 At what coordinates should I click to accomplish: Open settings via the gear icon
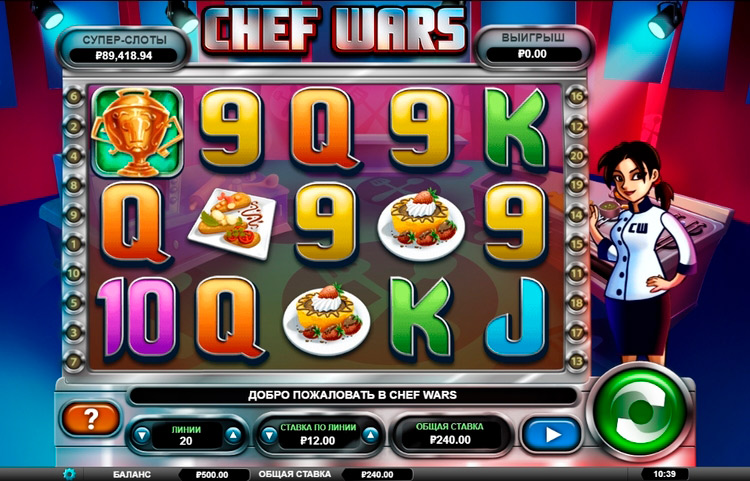[x=69, y=474]
